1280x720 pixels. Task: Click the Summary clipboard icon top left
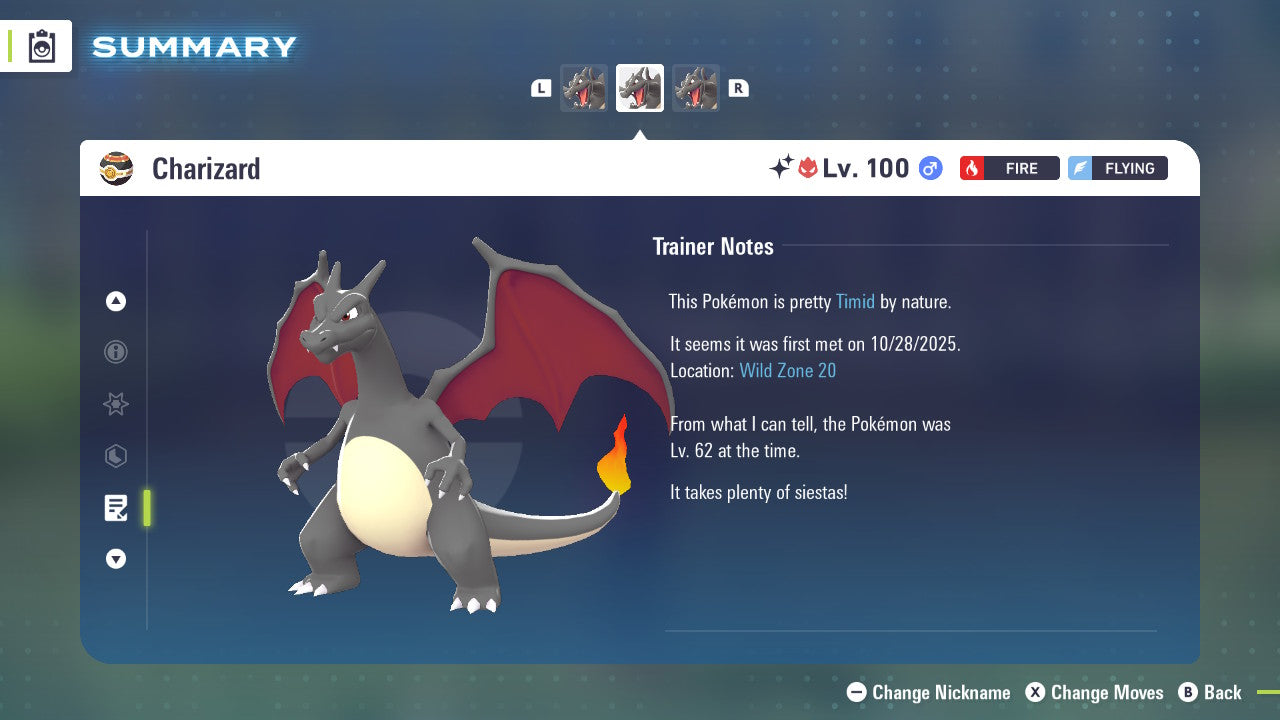point(41,46)
